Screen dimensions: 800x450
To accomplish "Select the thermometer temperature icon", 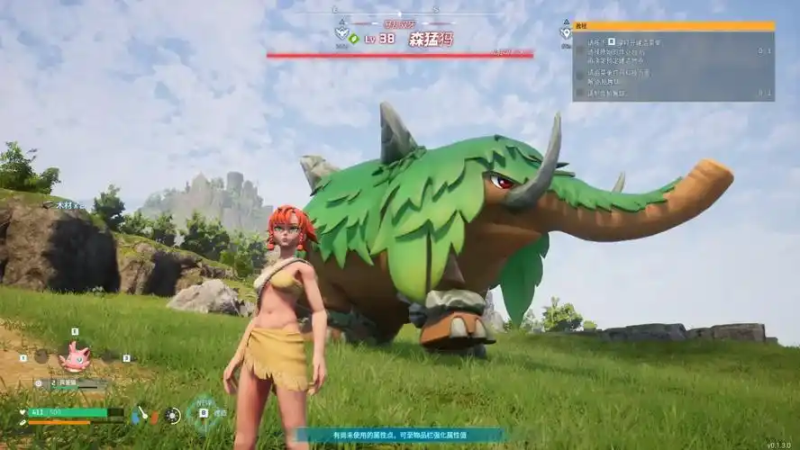I will 142,414.
